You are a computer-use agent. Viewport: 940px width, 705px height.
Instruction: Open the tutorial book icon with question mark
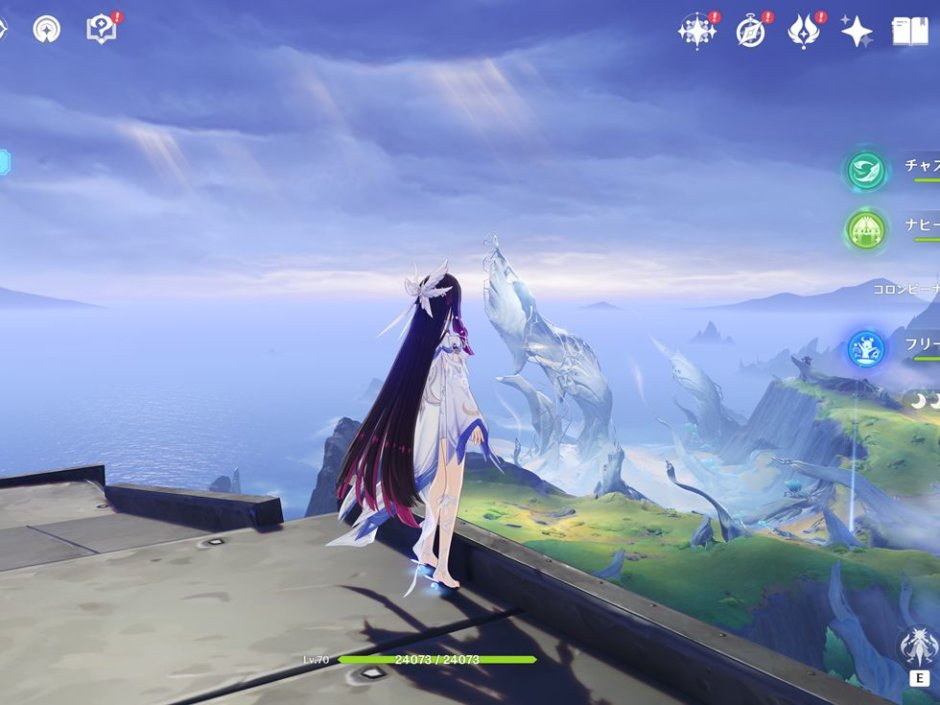102,29
